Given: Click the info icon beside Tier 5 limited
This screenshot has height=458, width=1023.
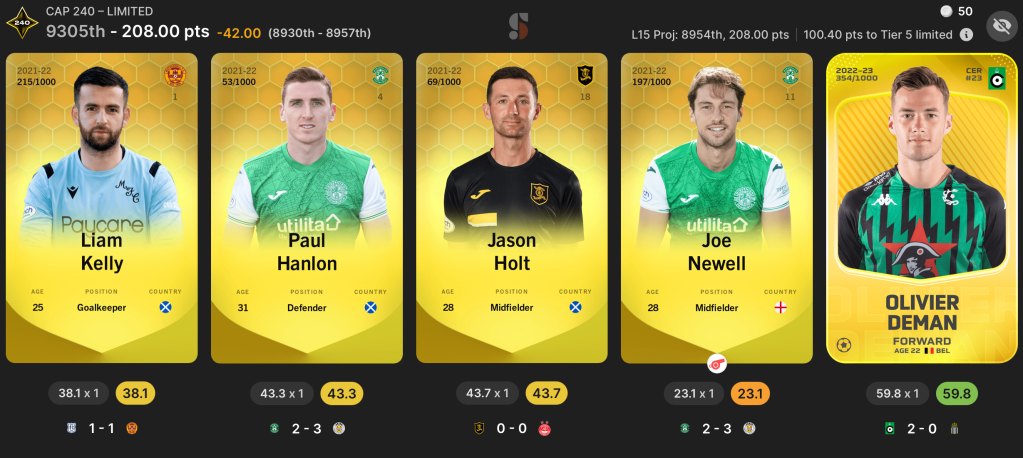Looking at the screenshot, I should pos(966,34).
